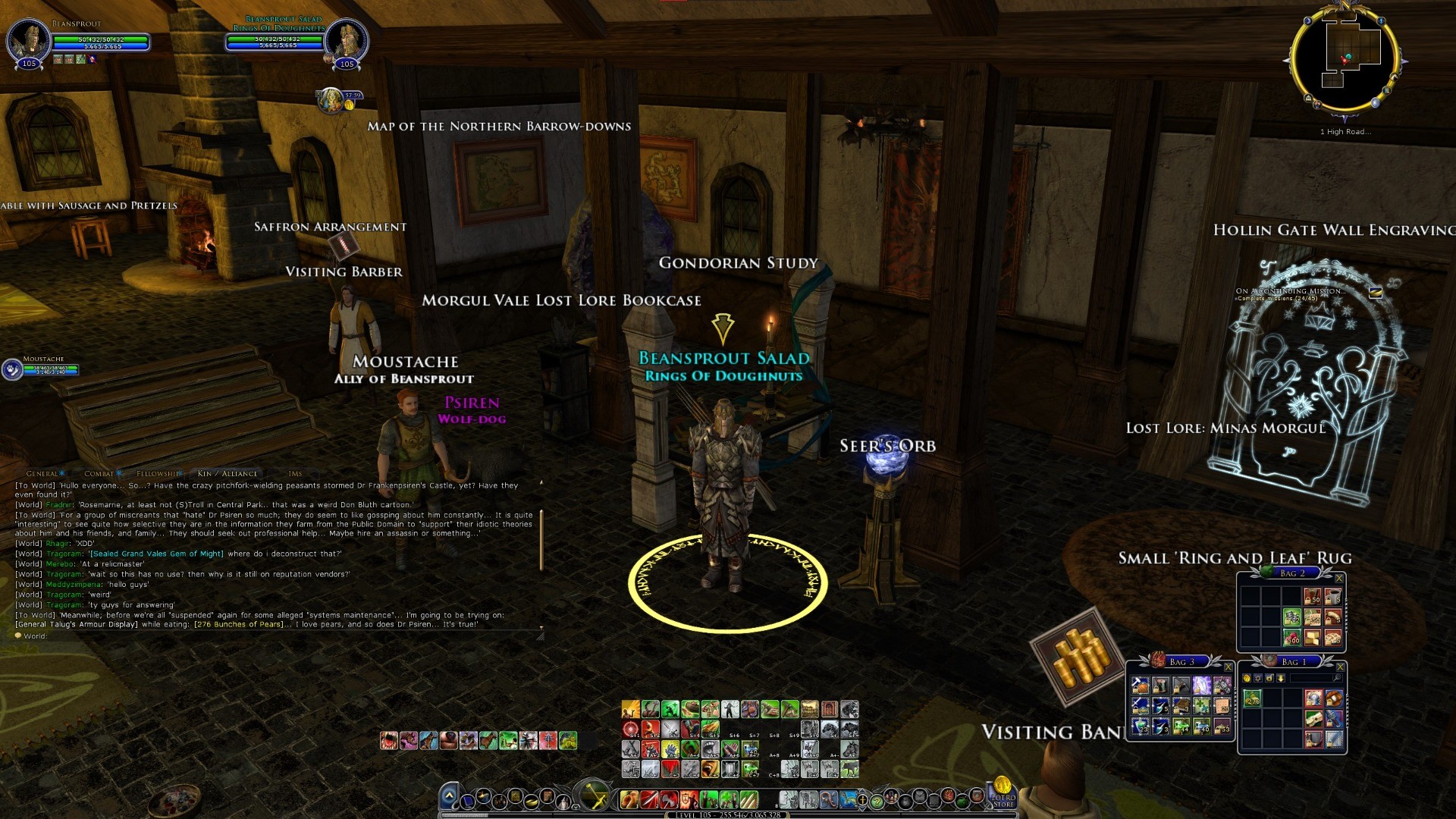
Task: Click the cheese wedges item in Bag 2
Action: coord(1313,637)
